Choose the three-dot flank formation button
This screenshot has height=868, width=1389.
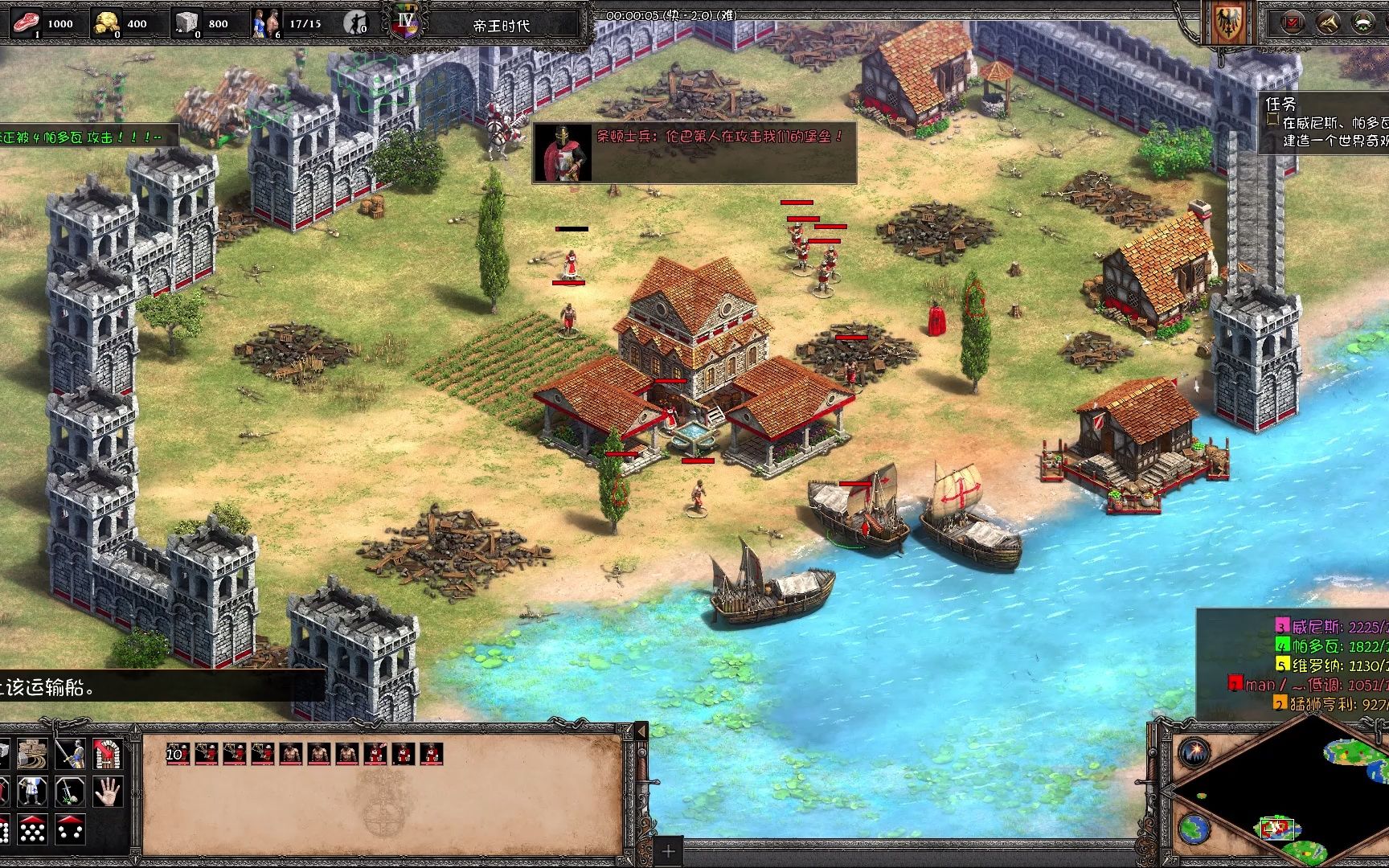click(71, 829)
